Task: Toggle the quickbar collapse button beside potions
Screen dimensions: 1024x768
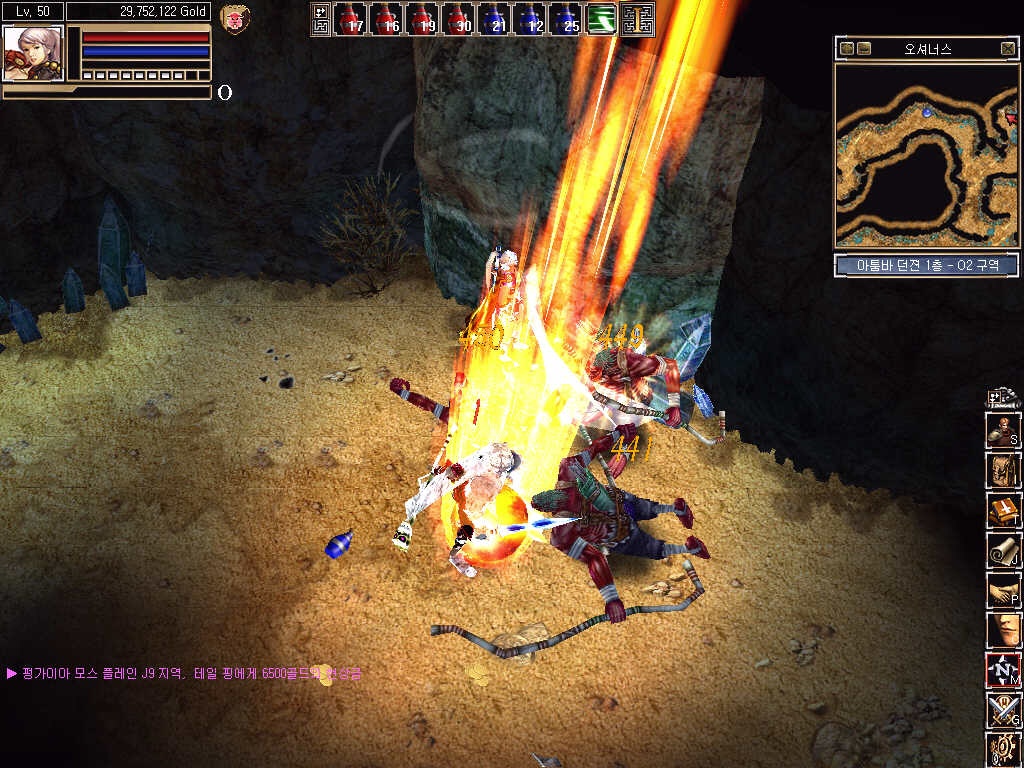Action: click(321, 20)
